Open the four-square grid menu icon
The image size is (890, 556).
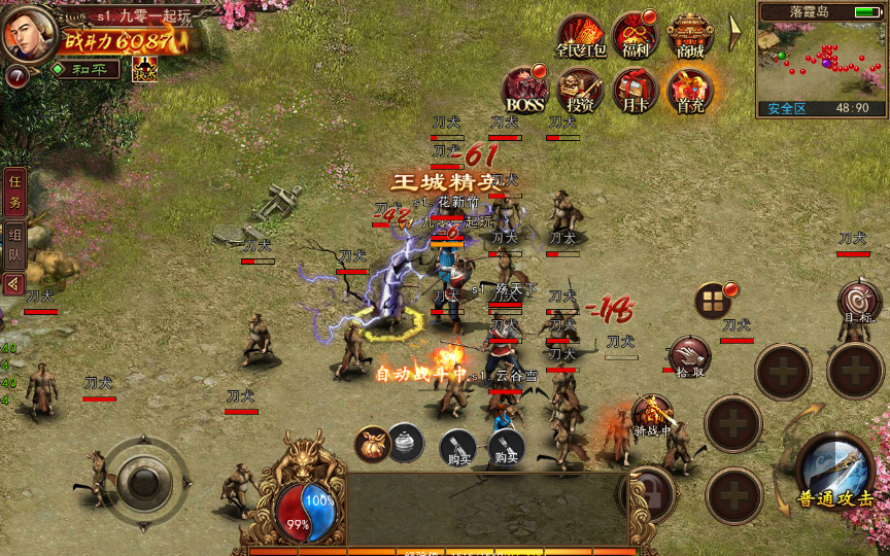point(714,300)
